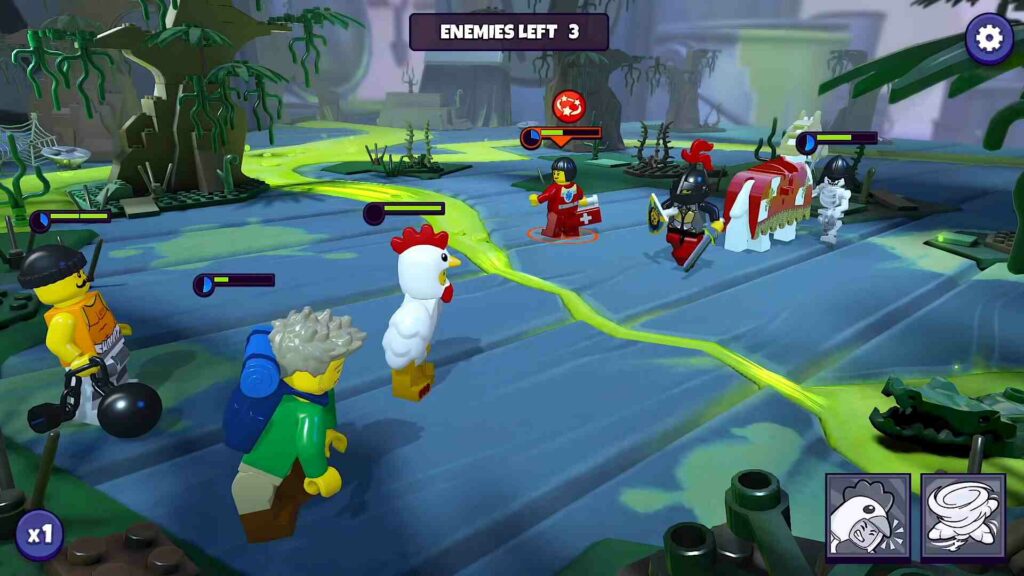Use the tornado whirlwind ability
The image size is (1024, 576).
pos(963,515)
